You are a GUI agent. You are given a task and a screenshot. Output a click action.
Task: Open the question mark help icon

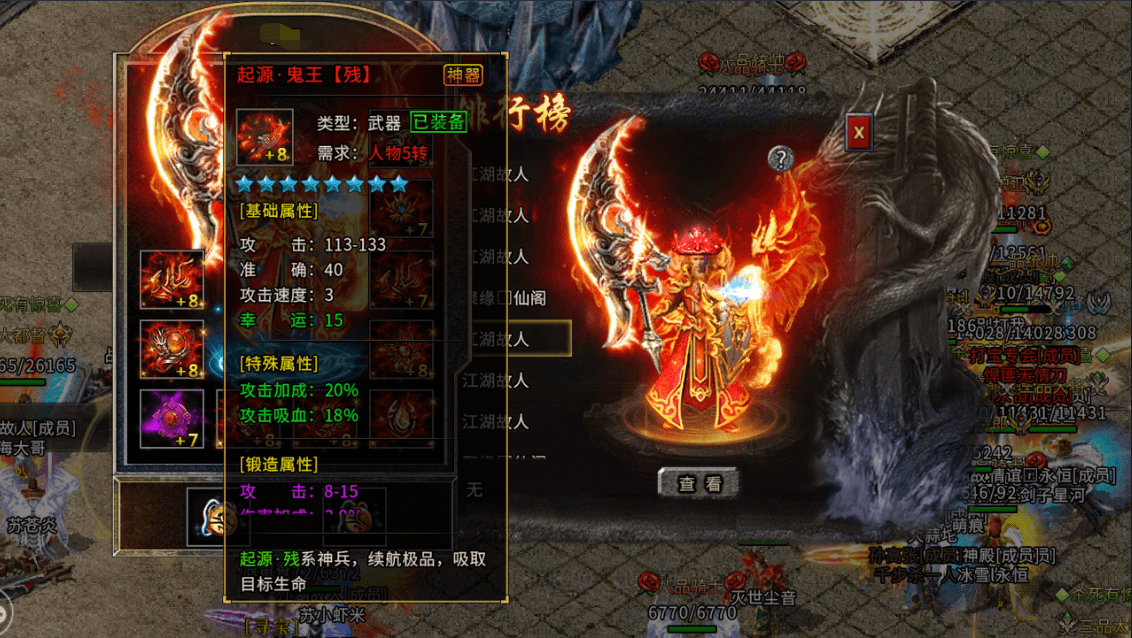pyautogui.click(x=781, y=158)
